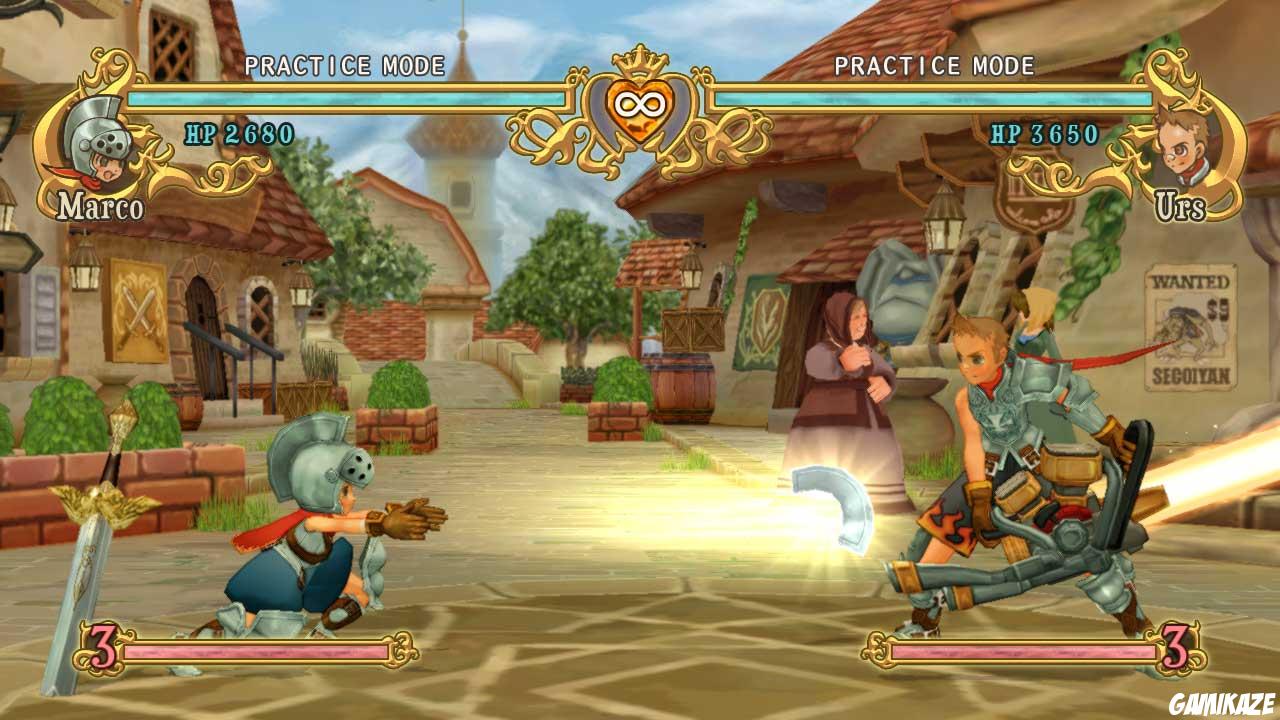Click the HP 3650 label
This screenshot has height=720, width=1280.
coord(1043,132)
